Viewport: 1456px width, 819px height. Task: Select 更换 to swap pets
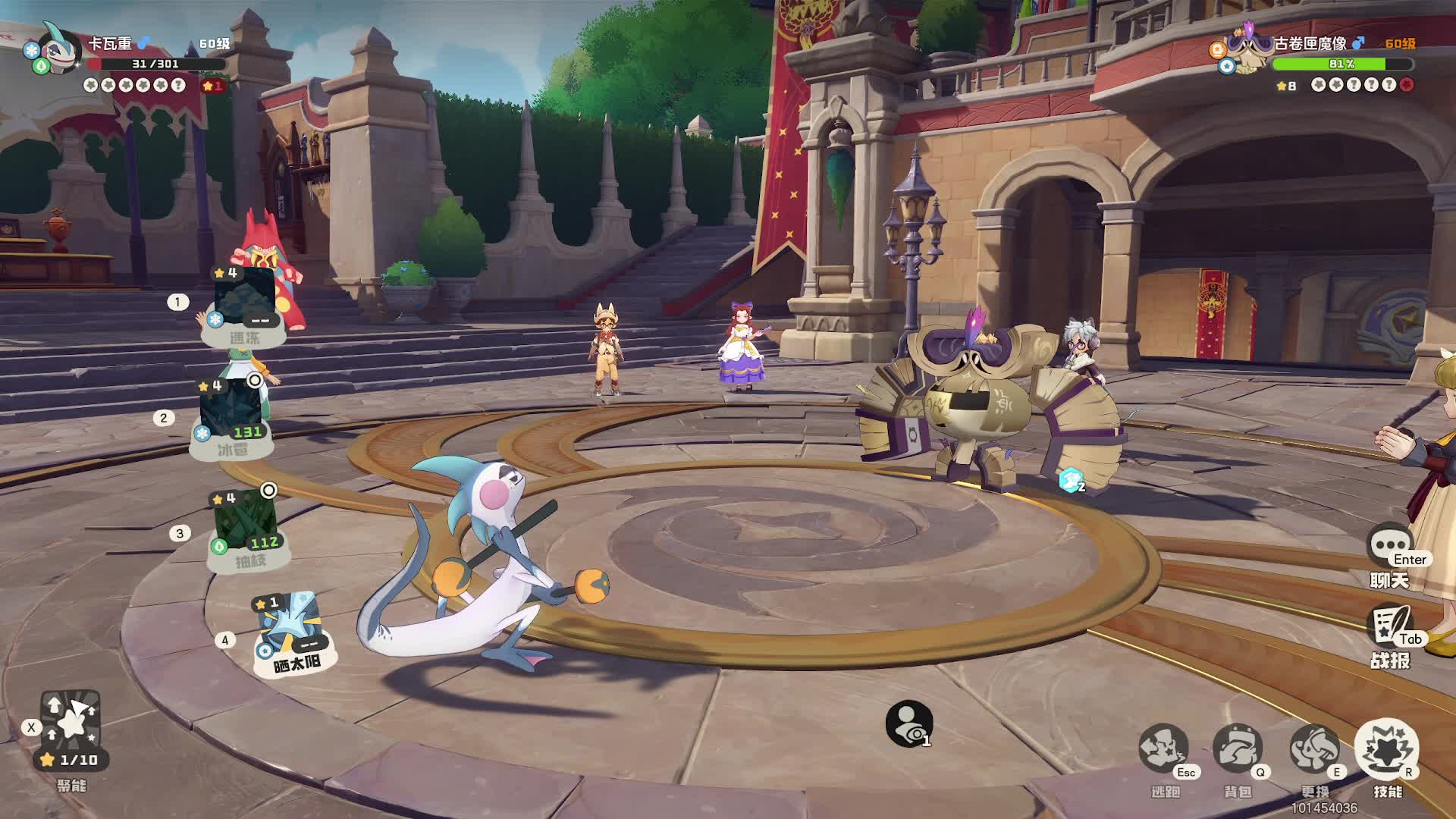(1314, 750)
